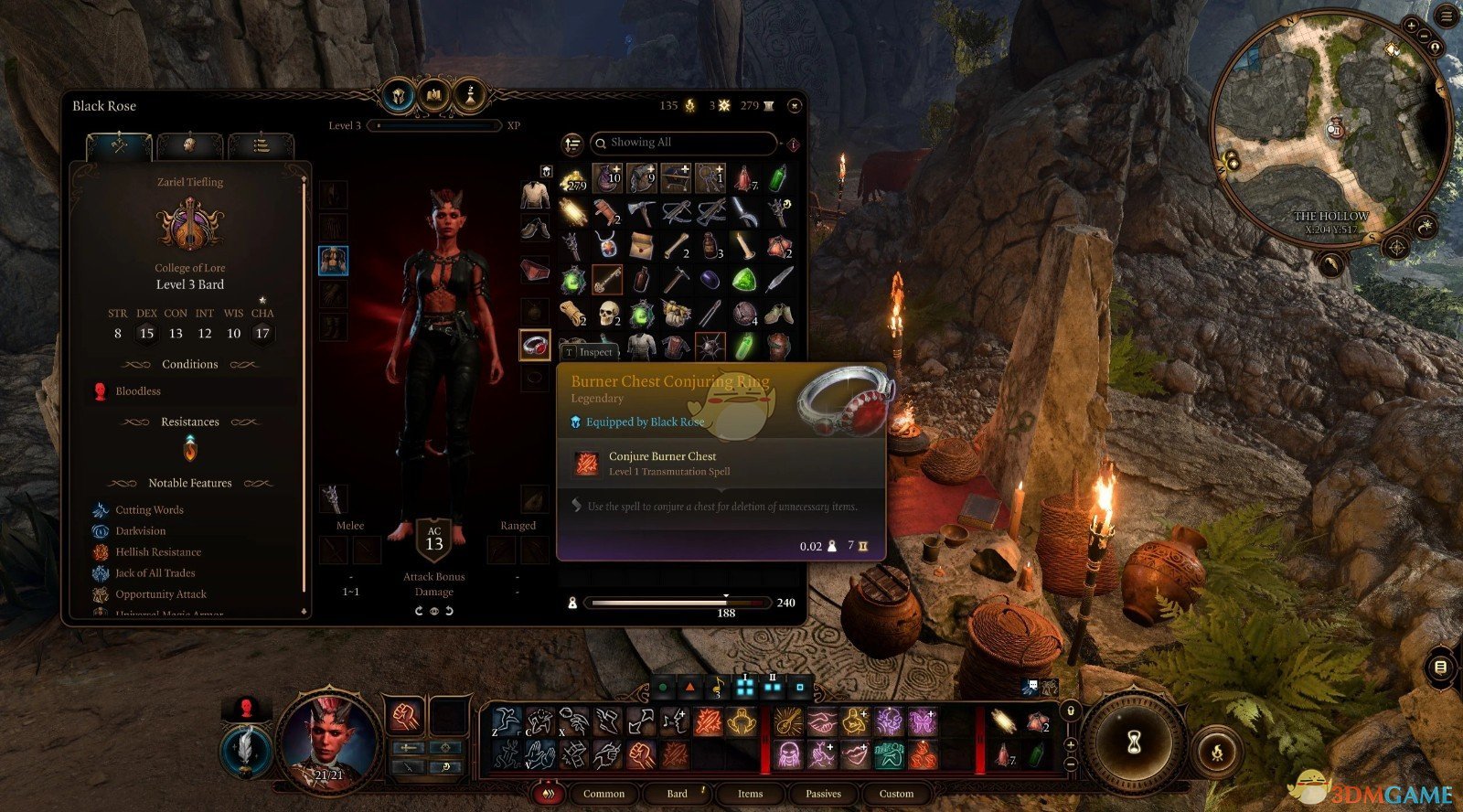This screenshot has width=1463, height=812.
Task: Close the character inventory panel
Action: [x=794, y=105]
